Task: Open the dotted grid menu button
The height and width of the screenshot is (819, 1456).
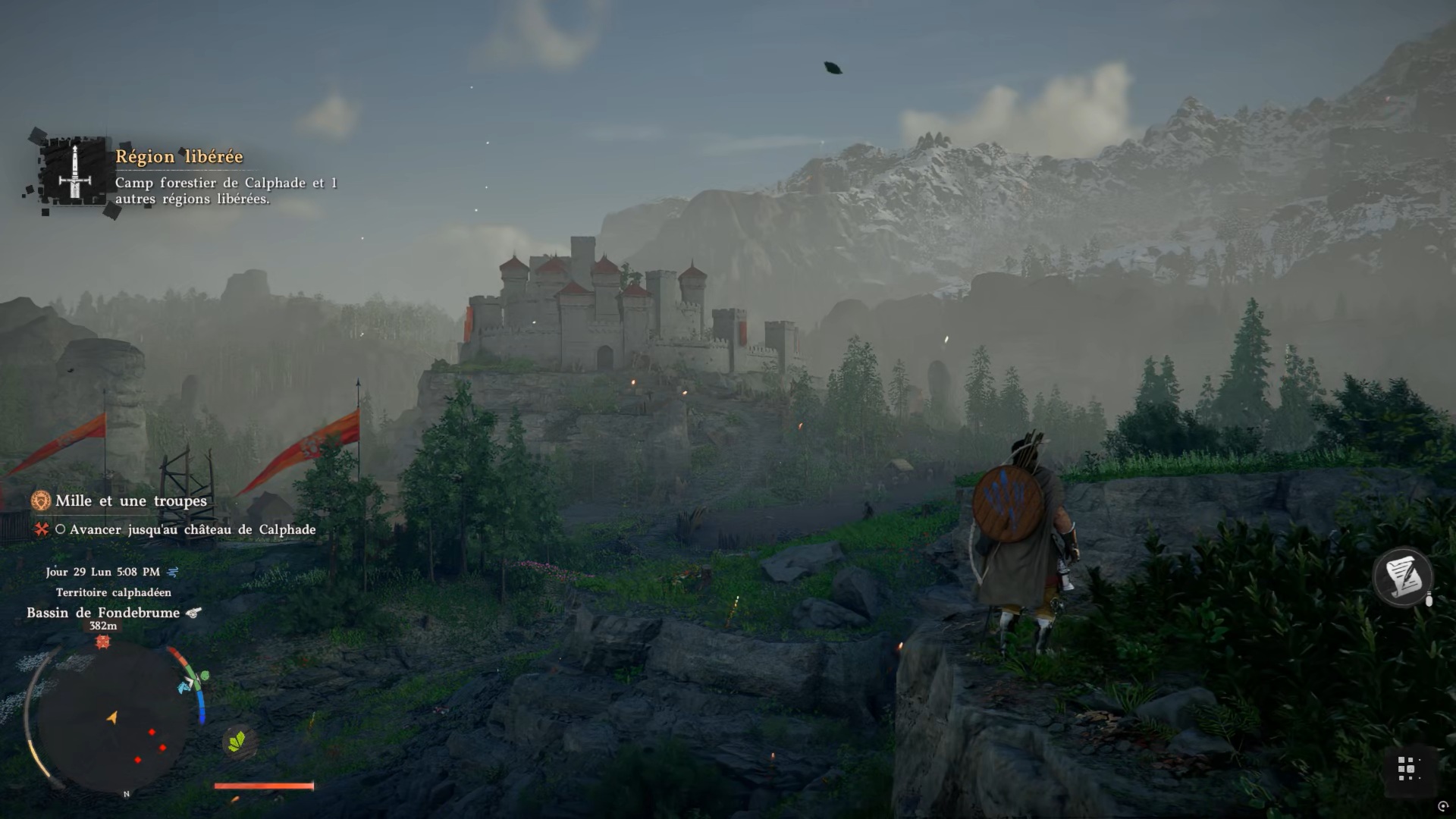Action: coord(1407,768)
